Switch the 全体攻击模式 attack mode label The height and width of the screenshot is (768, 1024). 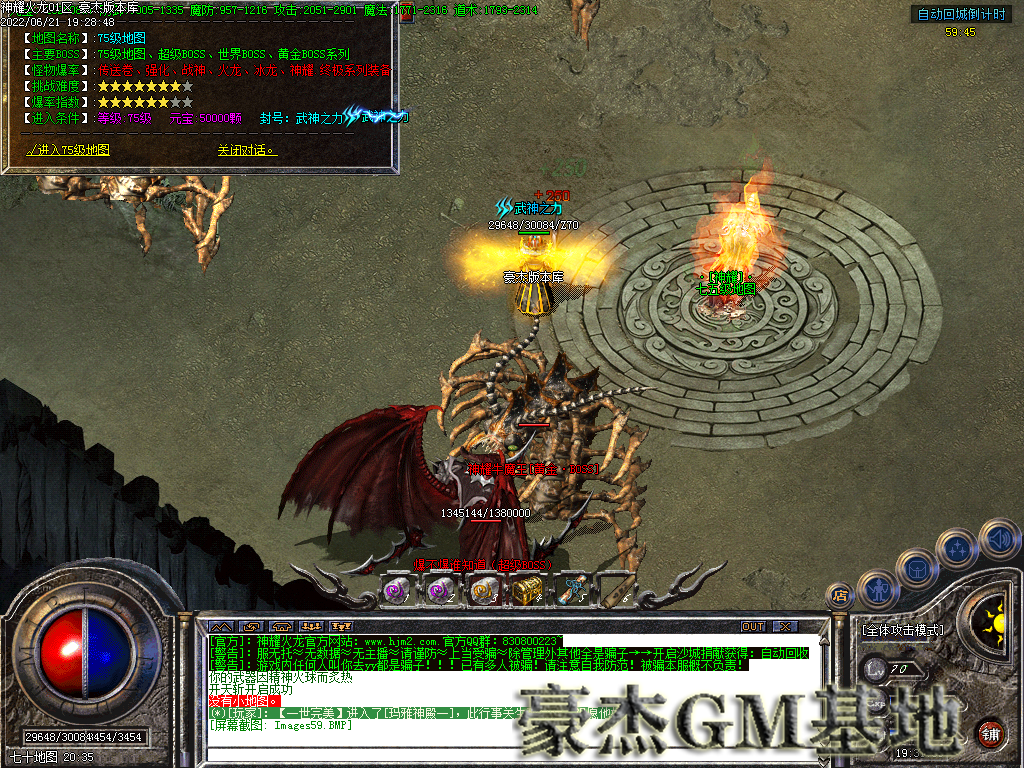(902, 631)
